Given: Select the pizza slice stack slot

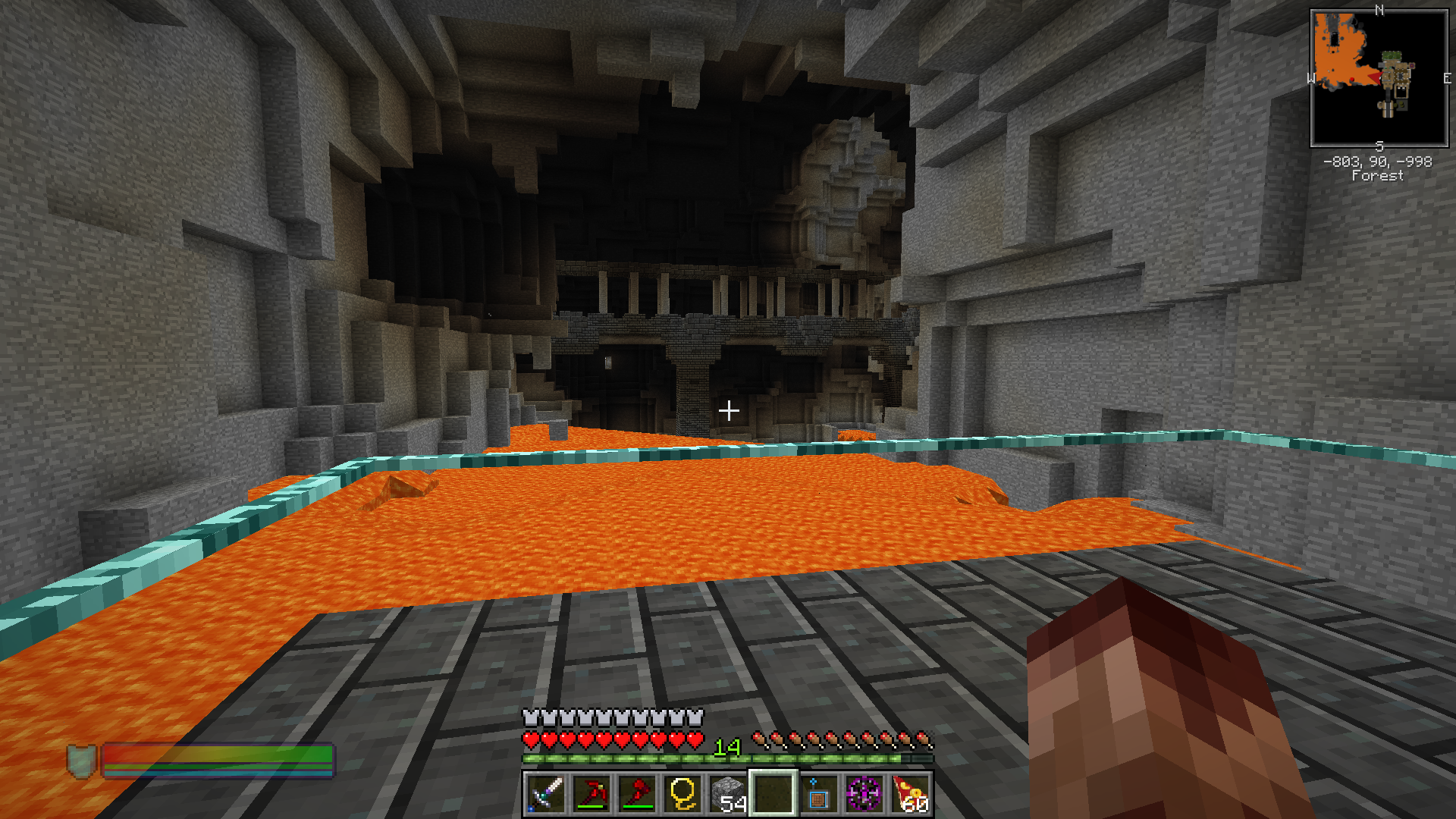Looking at the screenshot, I should pos(910,794).
